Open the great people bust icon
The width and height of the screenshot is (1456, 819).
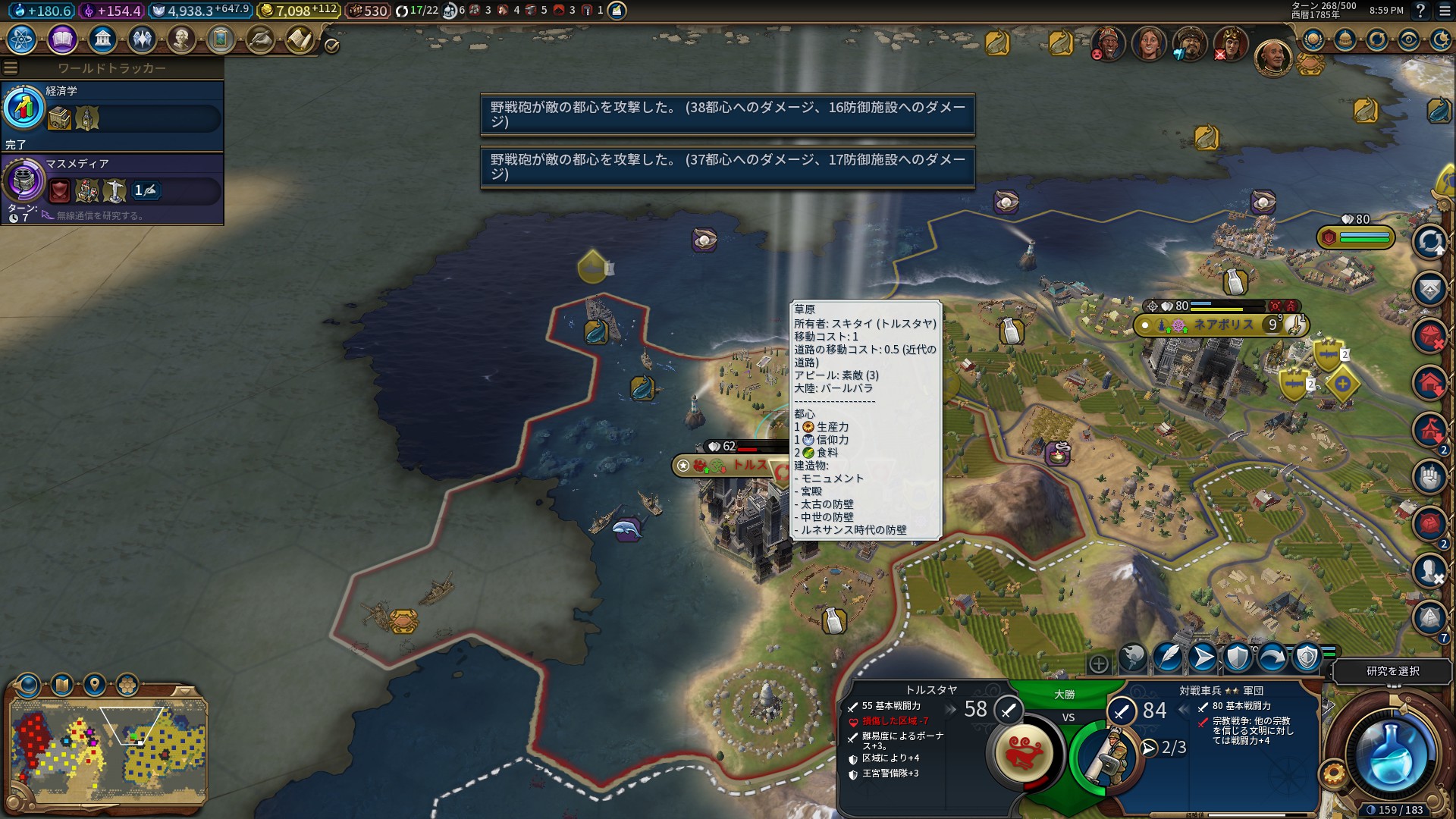pos(181,39)
